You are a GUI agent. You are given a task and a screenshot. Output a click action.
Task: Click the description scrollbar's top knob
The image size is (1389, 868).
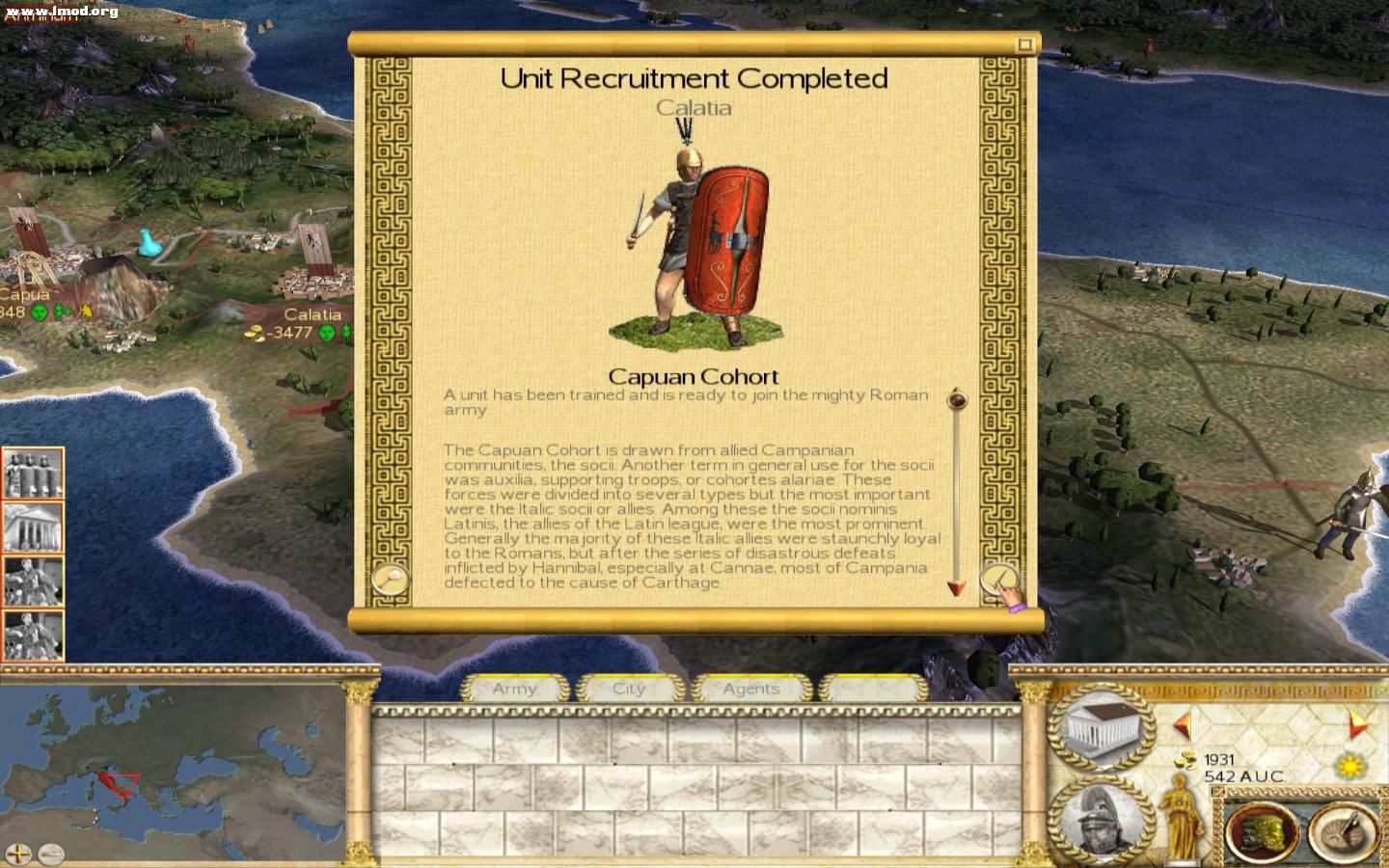[x=957, y=398]
